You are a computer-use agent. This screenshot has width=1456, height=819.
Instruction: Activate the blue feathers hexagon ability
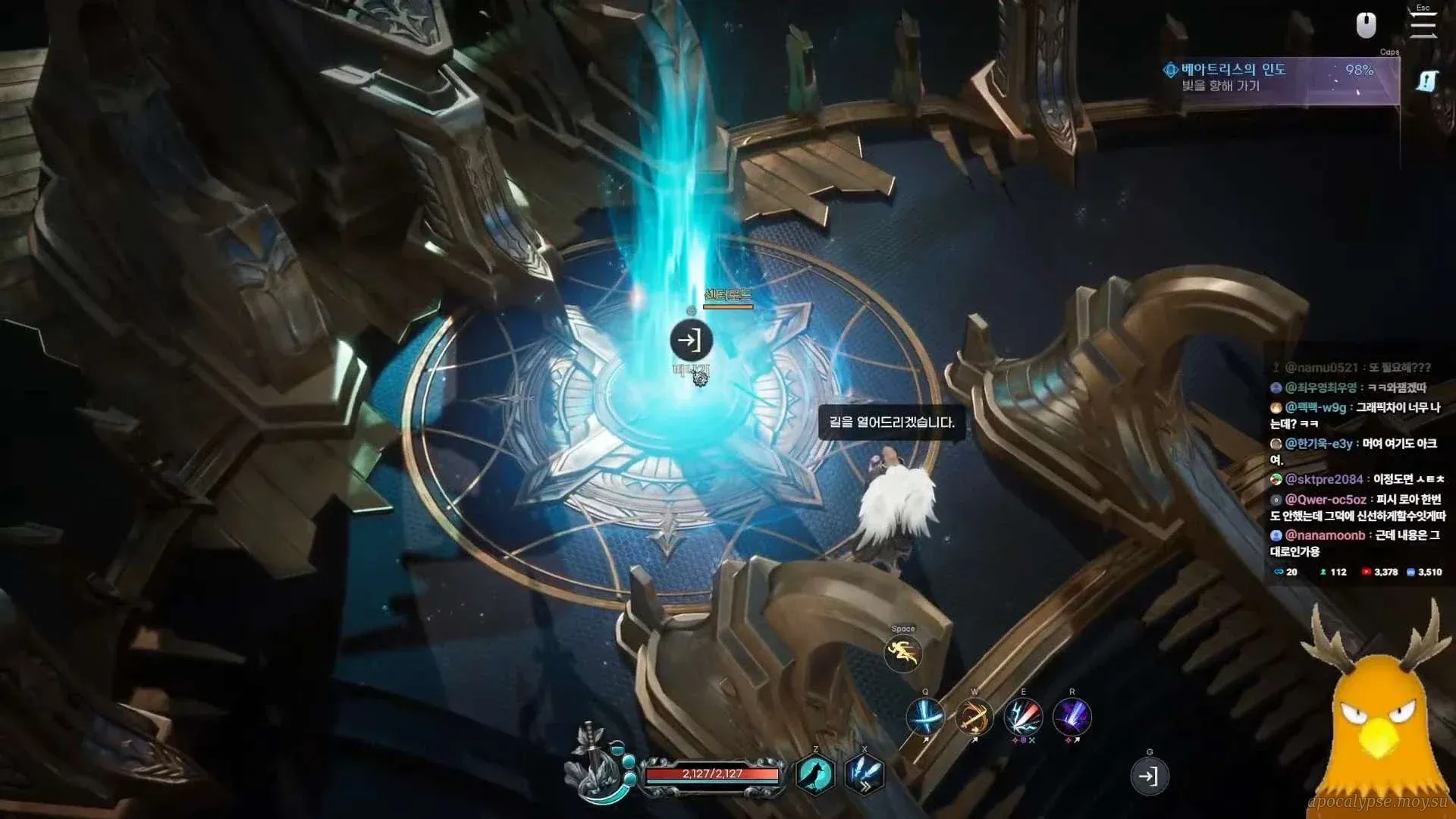[864, 774]
